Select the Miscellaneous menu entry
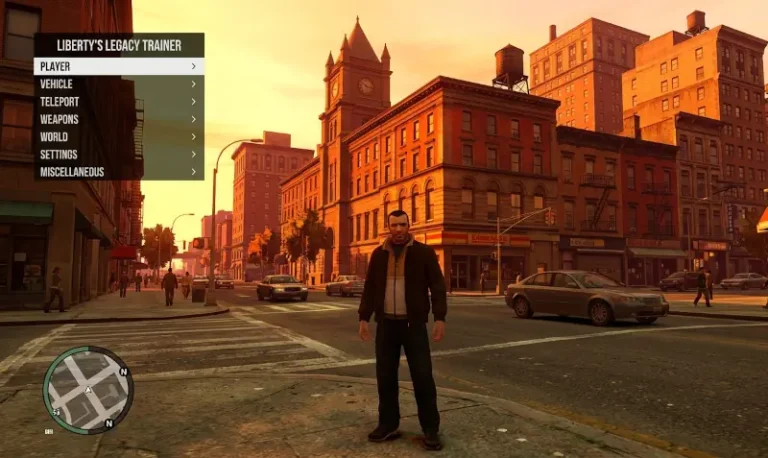The image size is (768, 458). 118,172
